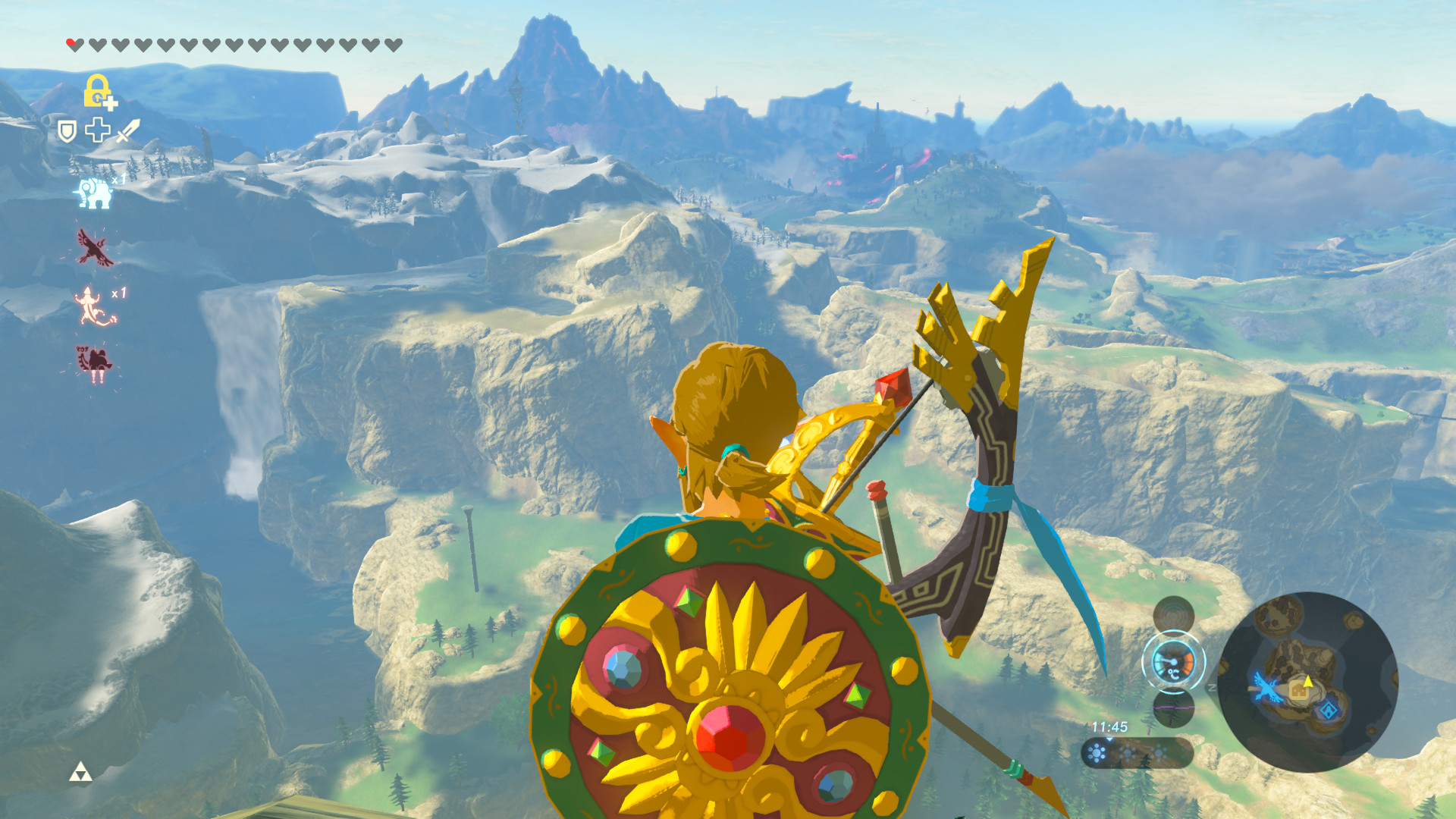1456x819 pixels.
Task: Select the Vah Ruta elephant Divine Beast icon
Action: pyautogui.click(x=93, y=193)
